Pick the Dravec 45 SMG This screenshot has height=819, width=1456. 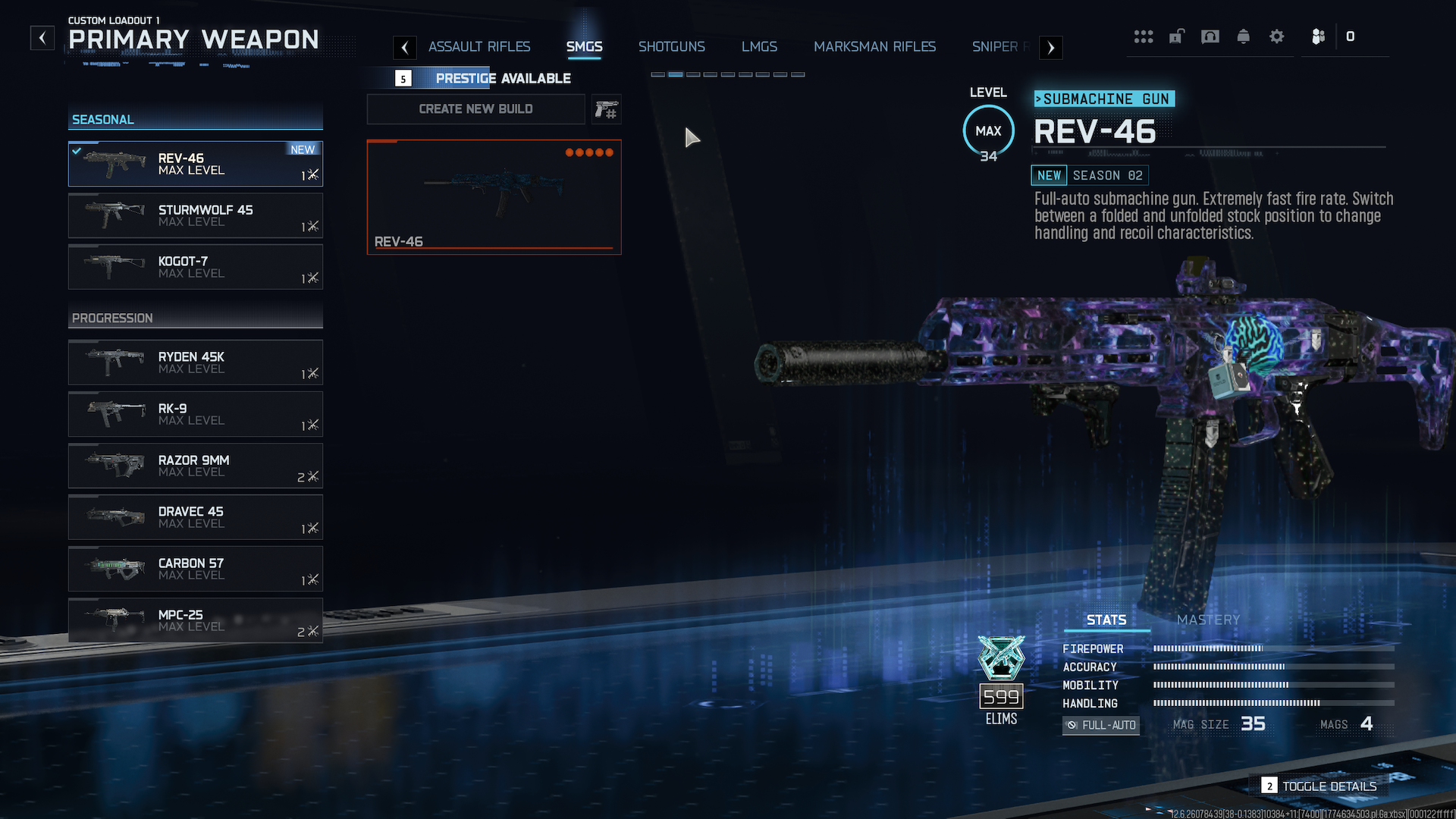pyautogui.click(x=196, y=517)
